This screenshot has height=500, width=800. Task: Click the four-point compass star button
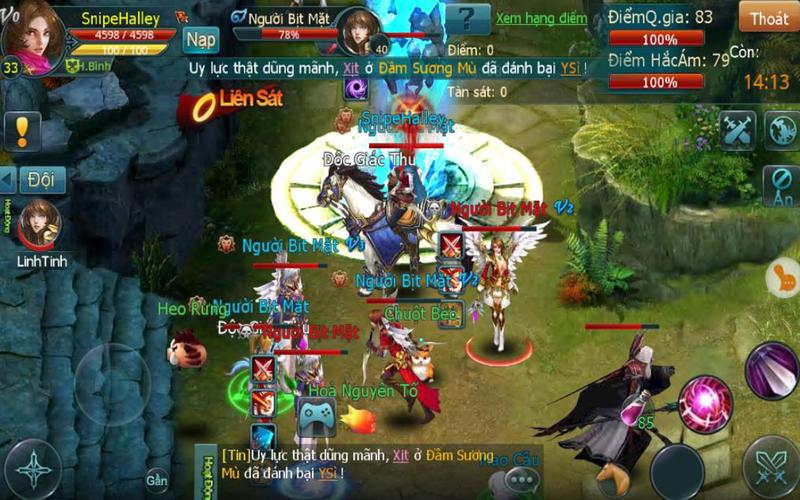32,470
